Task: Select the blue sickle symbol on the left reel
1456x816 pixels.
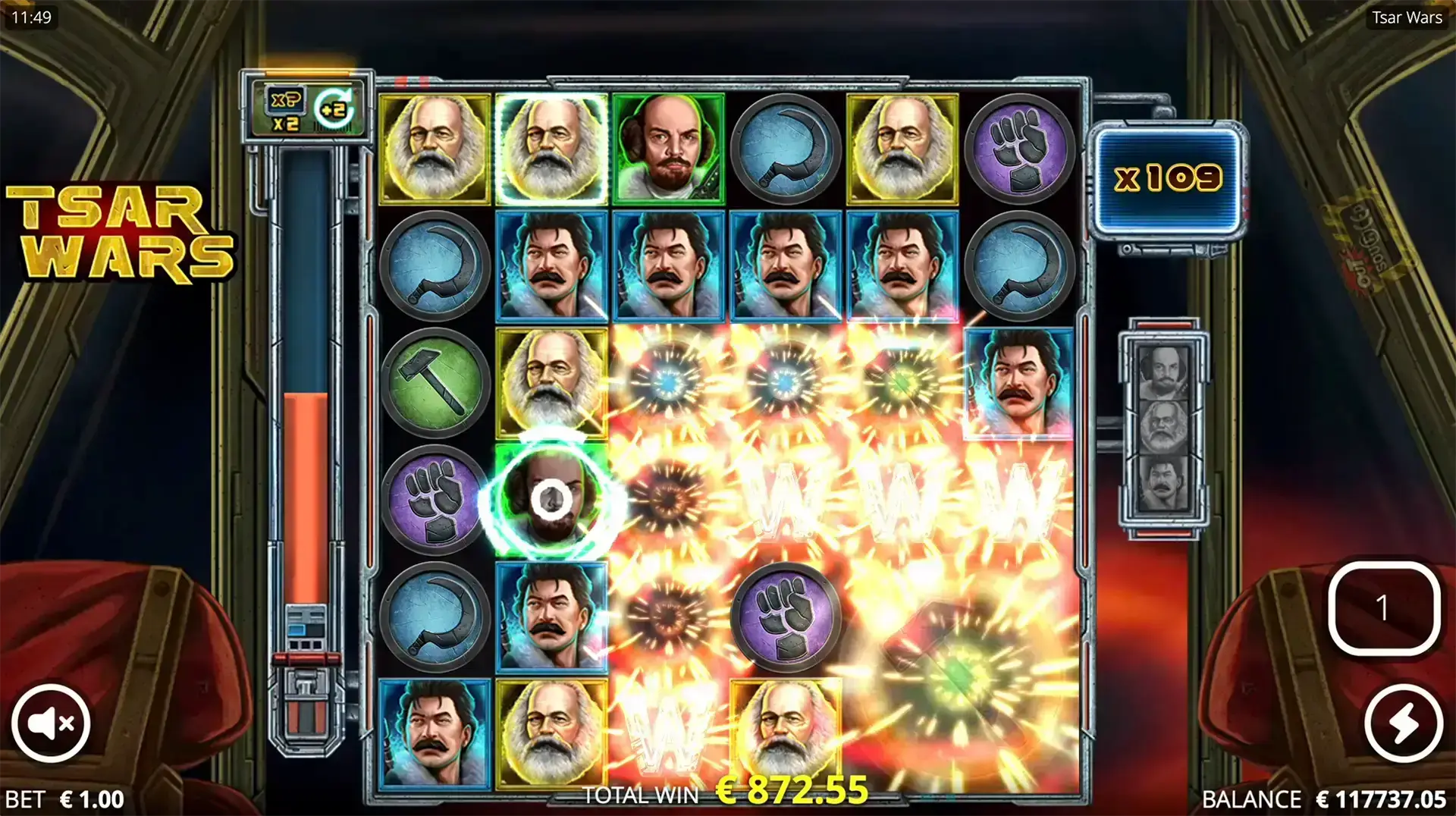Action: (x=435, y=267)
